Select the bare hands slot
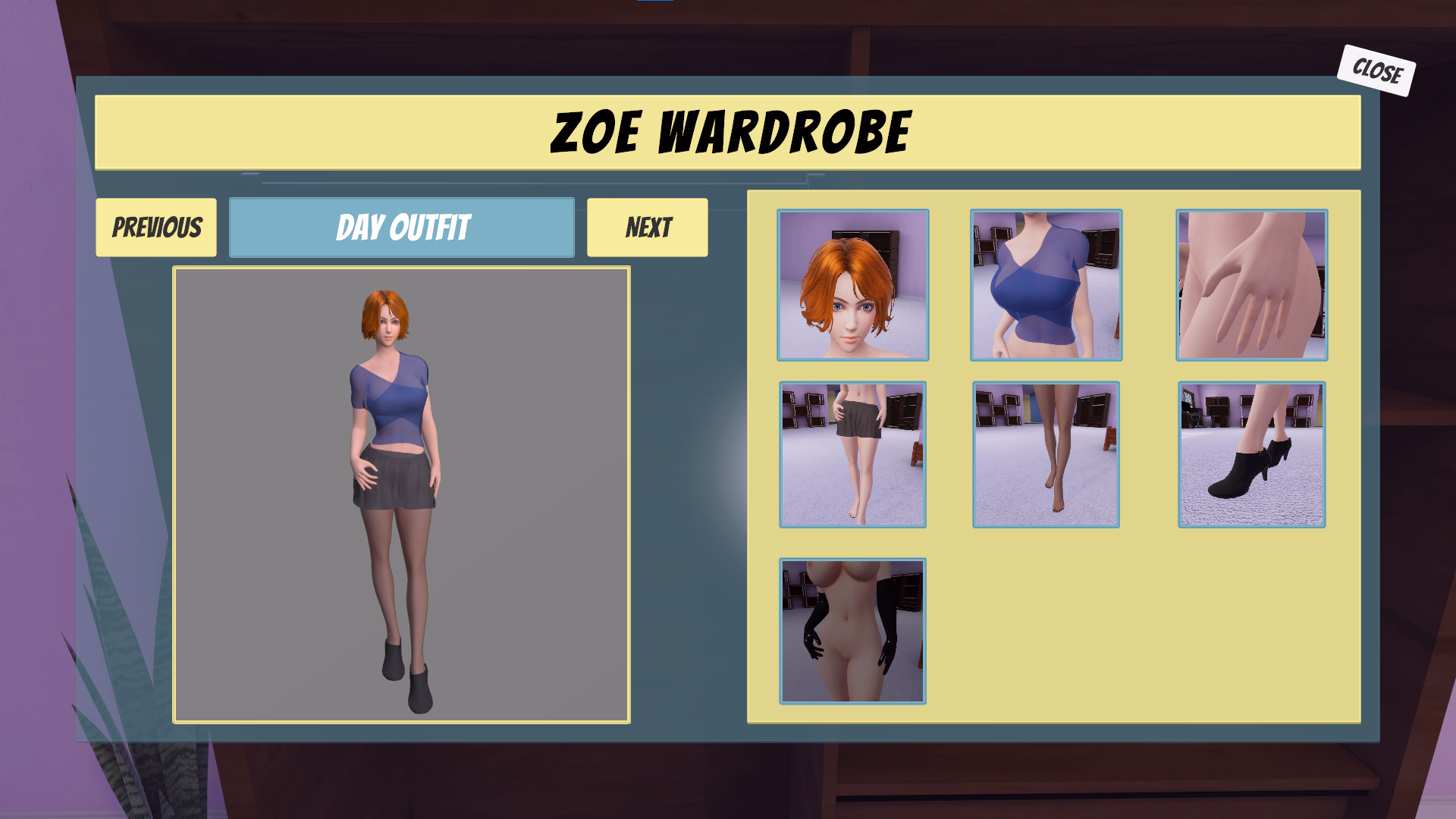This screenshot has width=1456, height=819. click(x=1251, y=284)
